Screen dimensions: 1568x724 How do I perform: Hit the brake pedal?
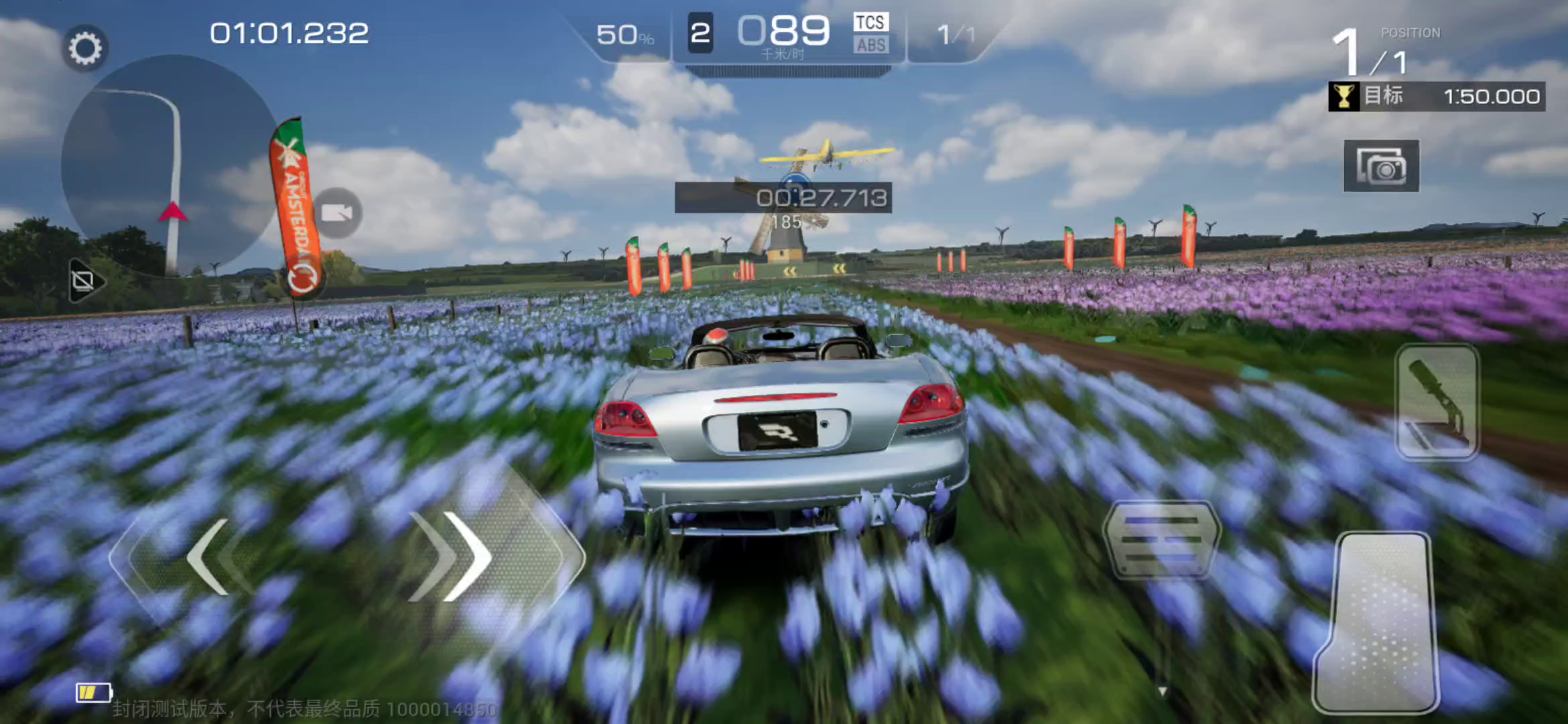pyautogui.click(x=1161, y=540)
